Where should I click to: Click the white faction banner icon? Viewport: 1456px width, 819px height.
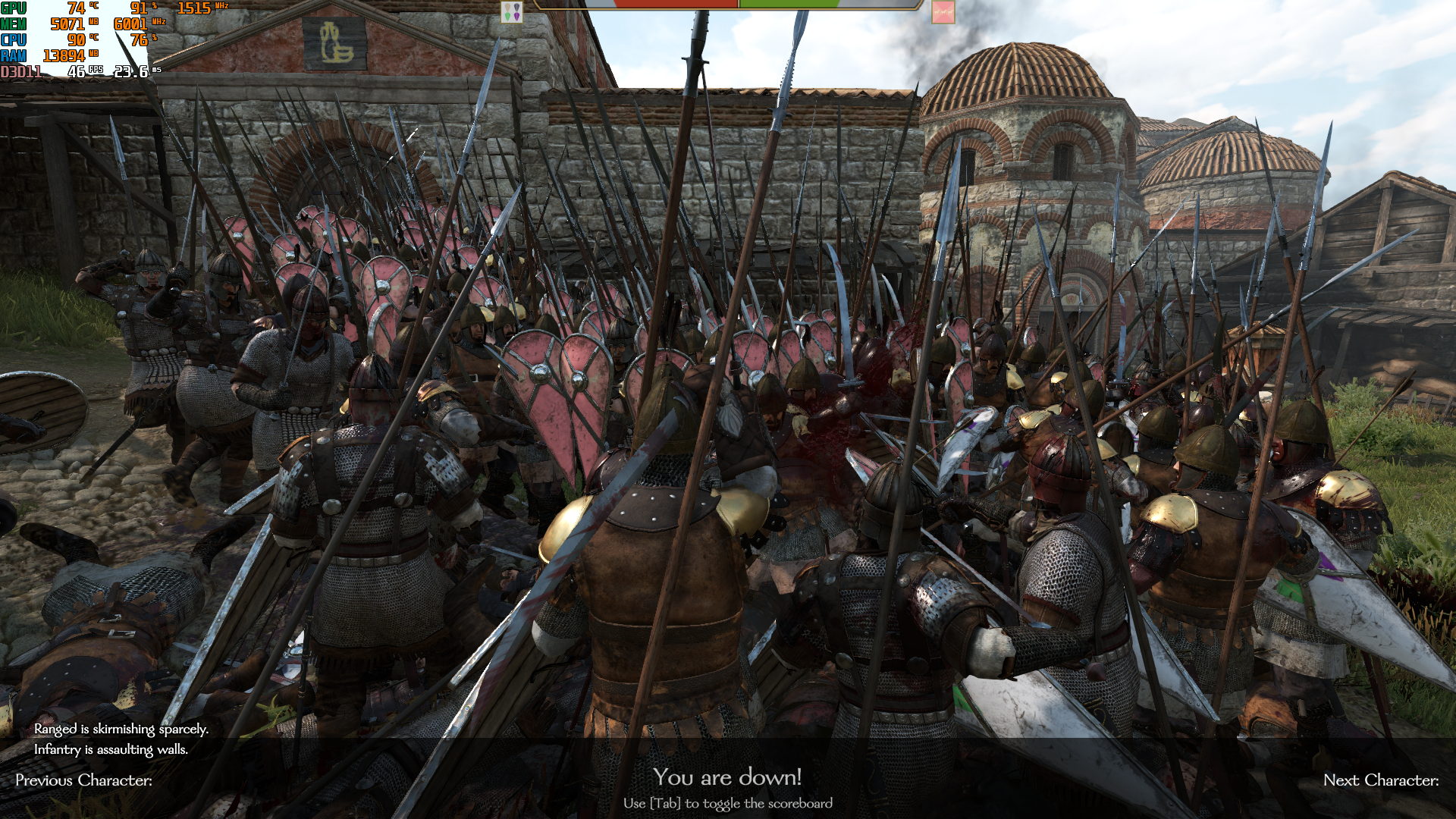(512, 11)
